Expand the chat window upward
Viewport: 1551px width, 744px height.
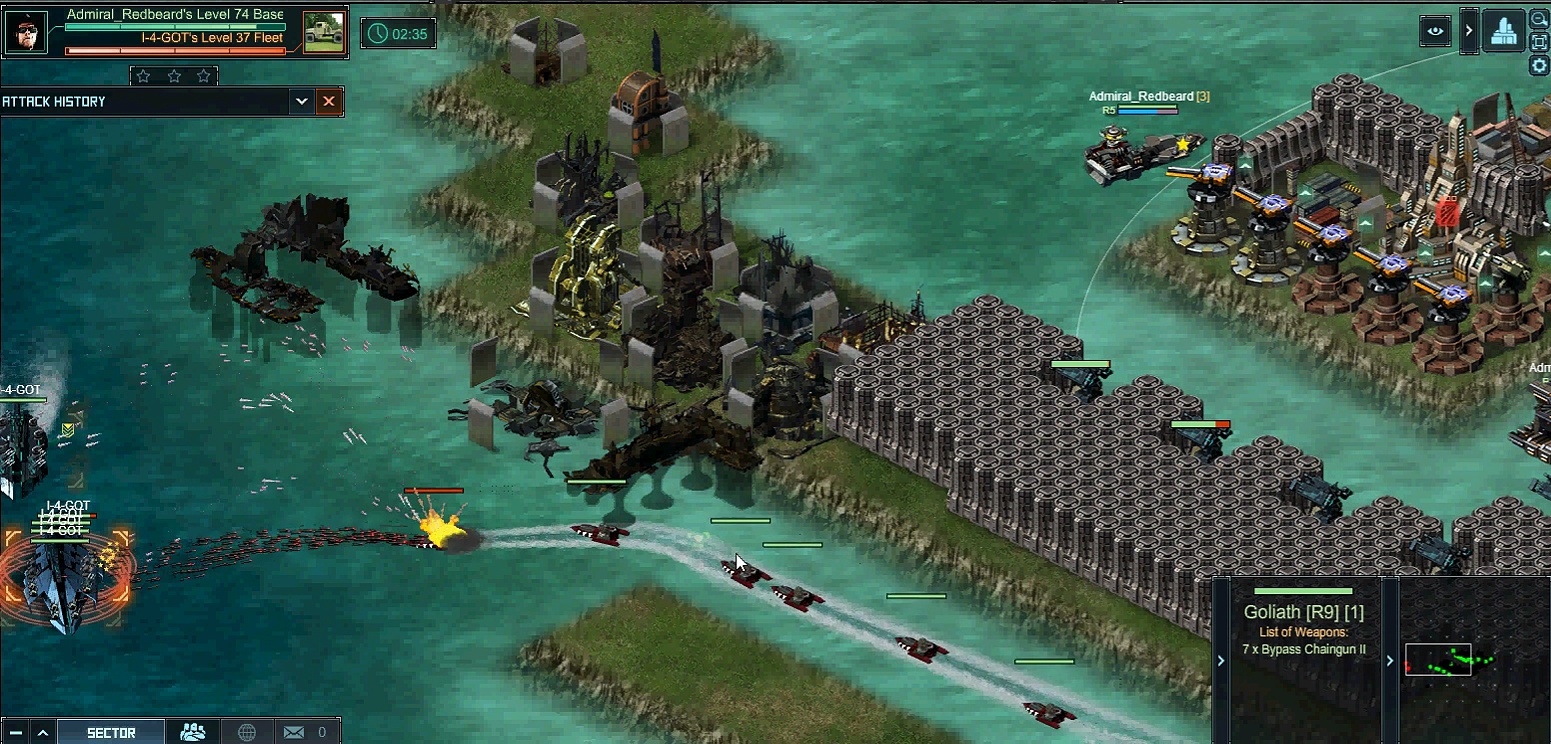pyautogui.click(x=42, y=732)
